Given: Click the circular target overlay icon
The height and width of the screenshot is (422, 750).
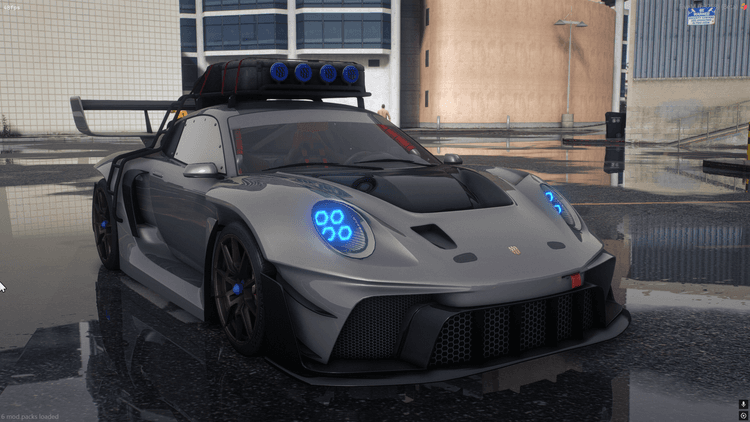Looking at the screenshot, I should coord(743,414).
